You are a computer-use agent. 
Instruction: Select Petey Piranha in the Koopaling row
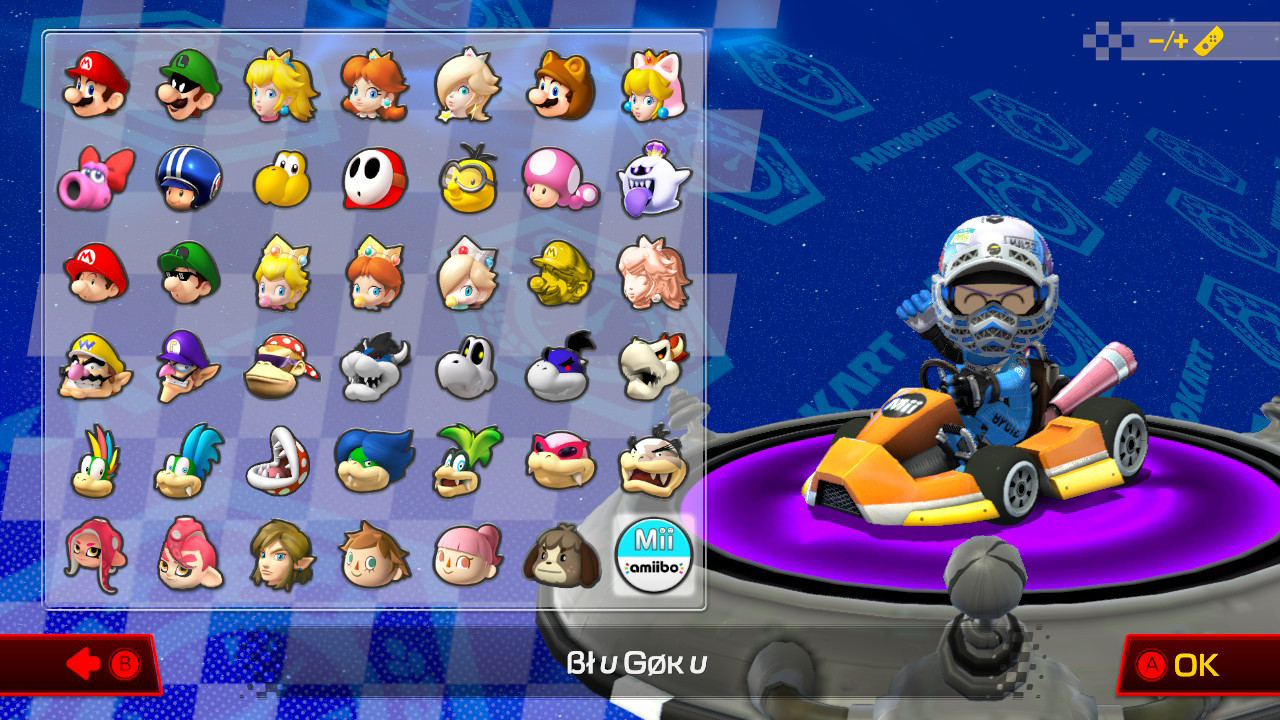pyautogui.click(x=280, y=460)
